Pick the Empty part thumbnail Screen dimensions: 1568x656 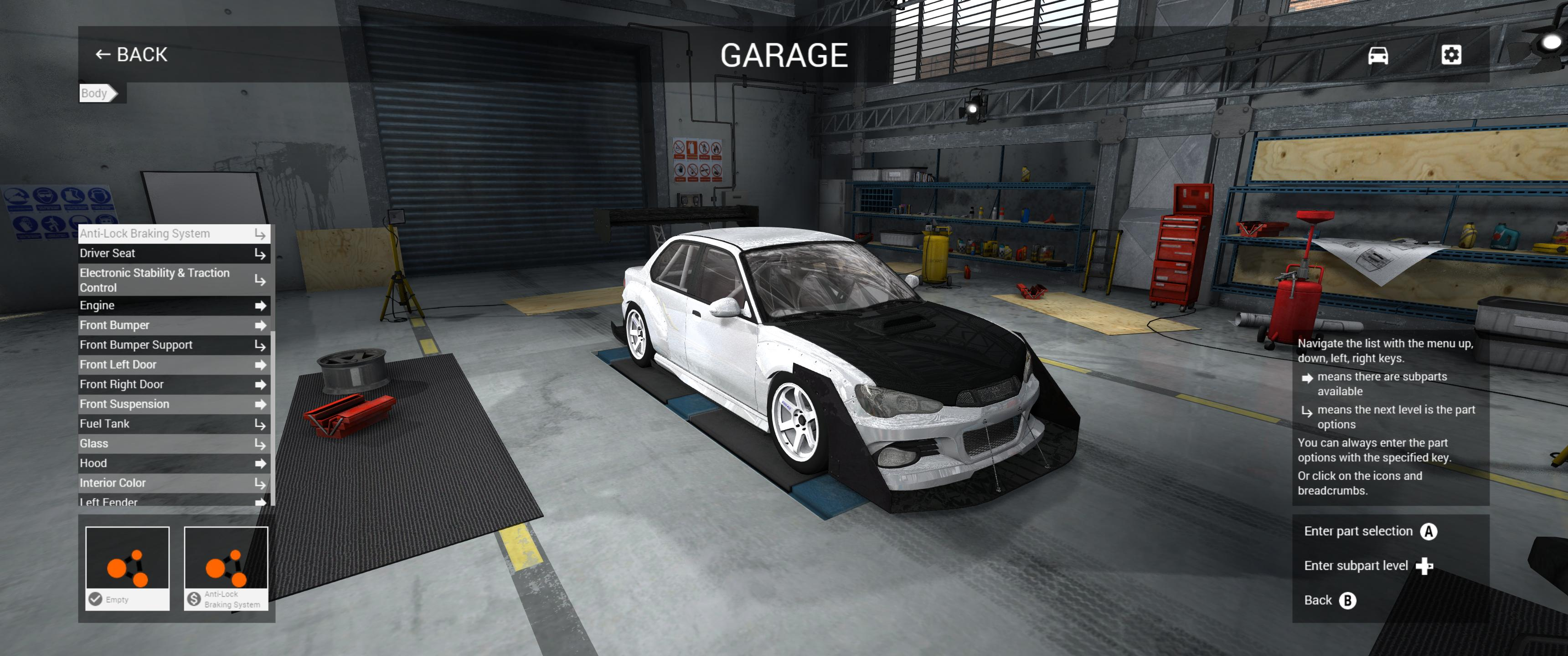[127, 568]
